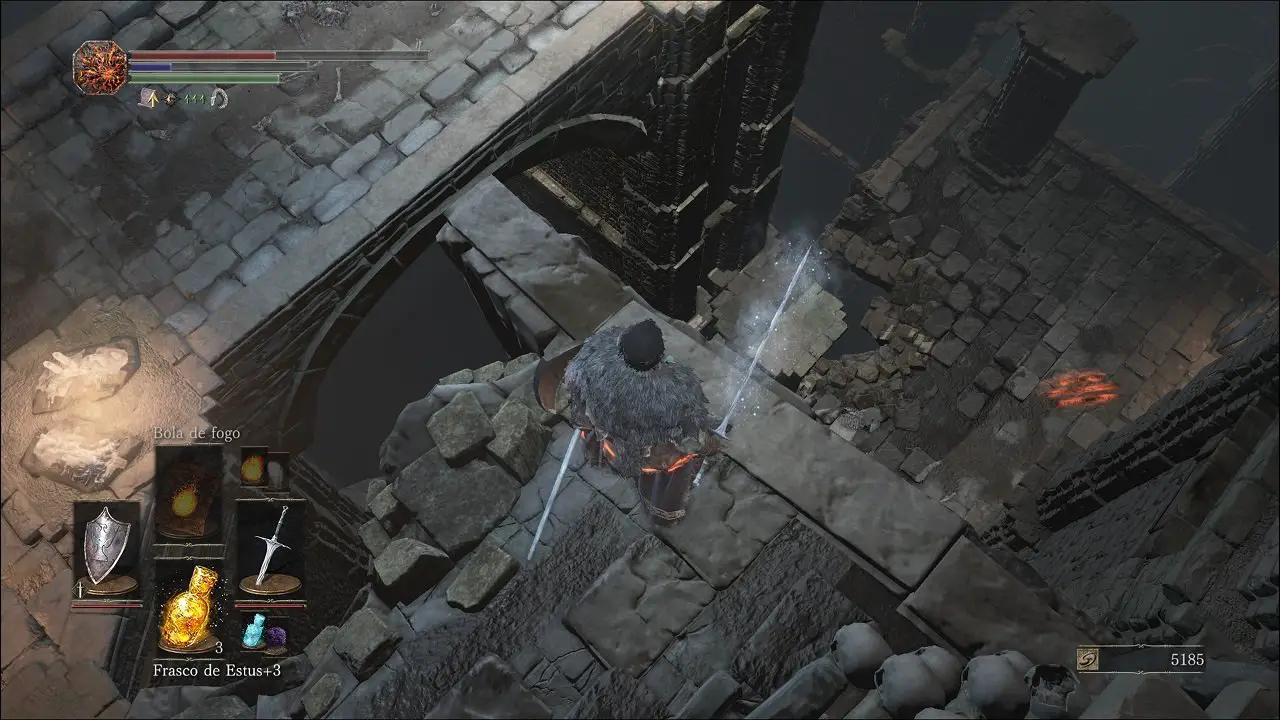Click the small queued fireball spell icon
Image resolution: width=1280 pixels, height=720 pixels.
click(x=254, y=466)
